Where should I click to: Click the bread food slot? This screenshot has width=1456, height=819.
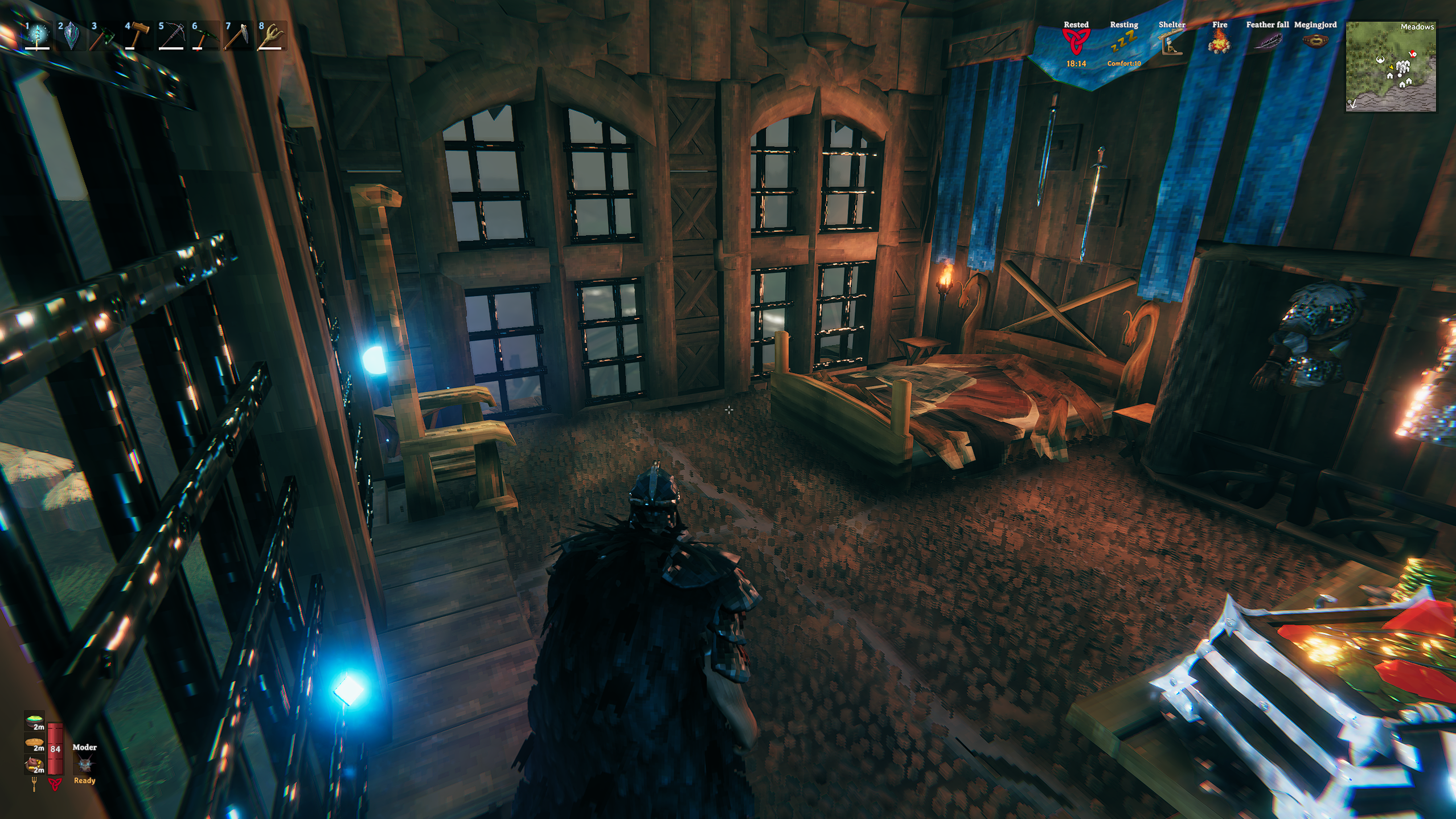34,743
